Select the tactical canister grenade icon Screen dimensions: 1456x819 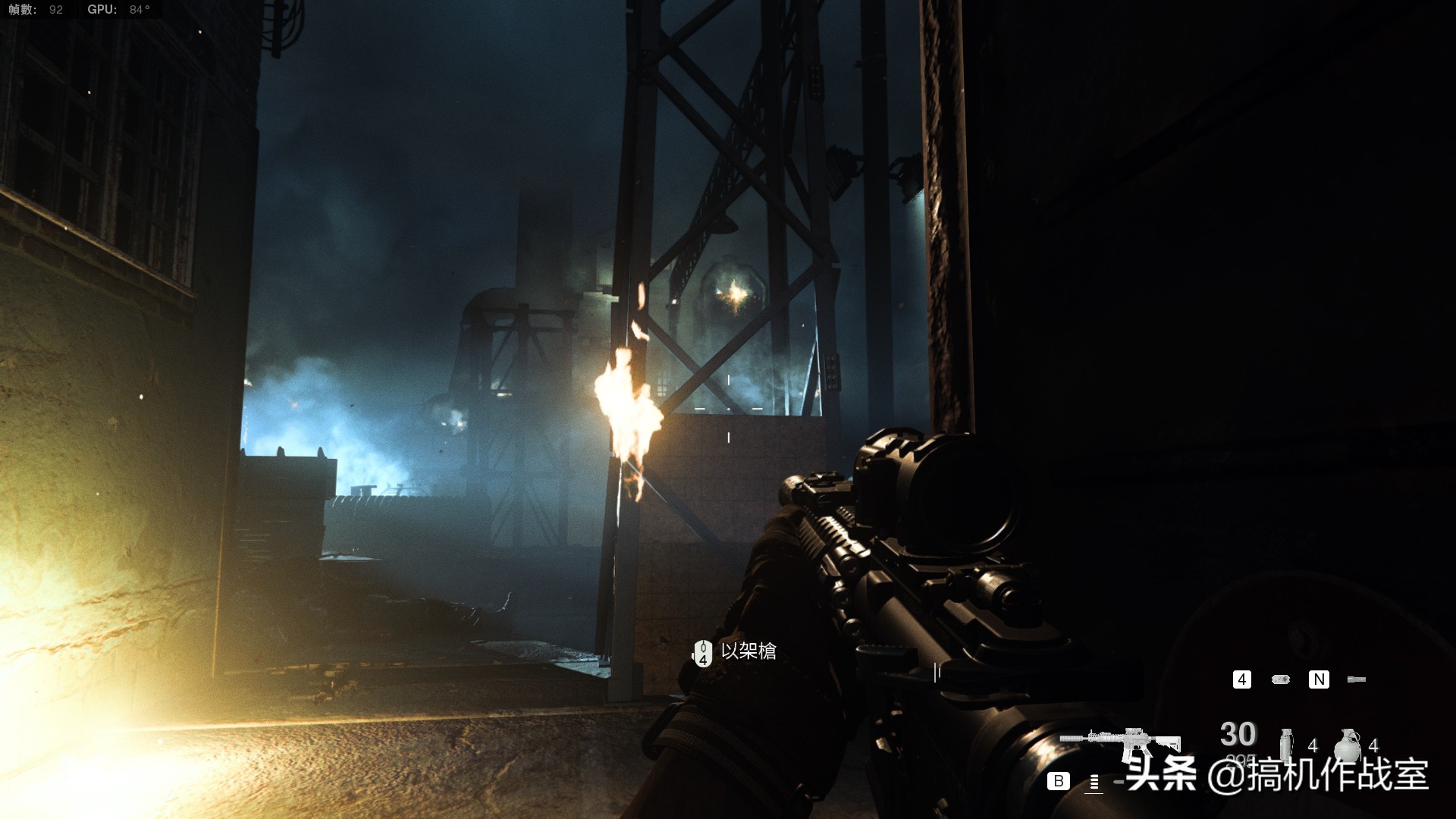(x=1286, y=743)
